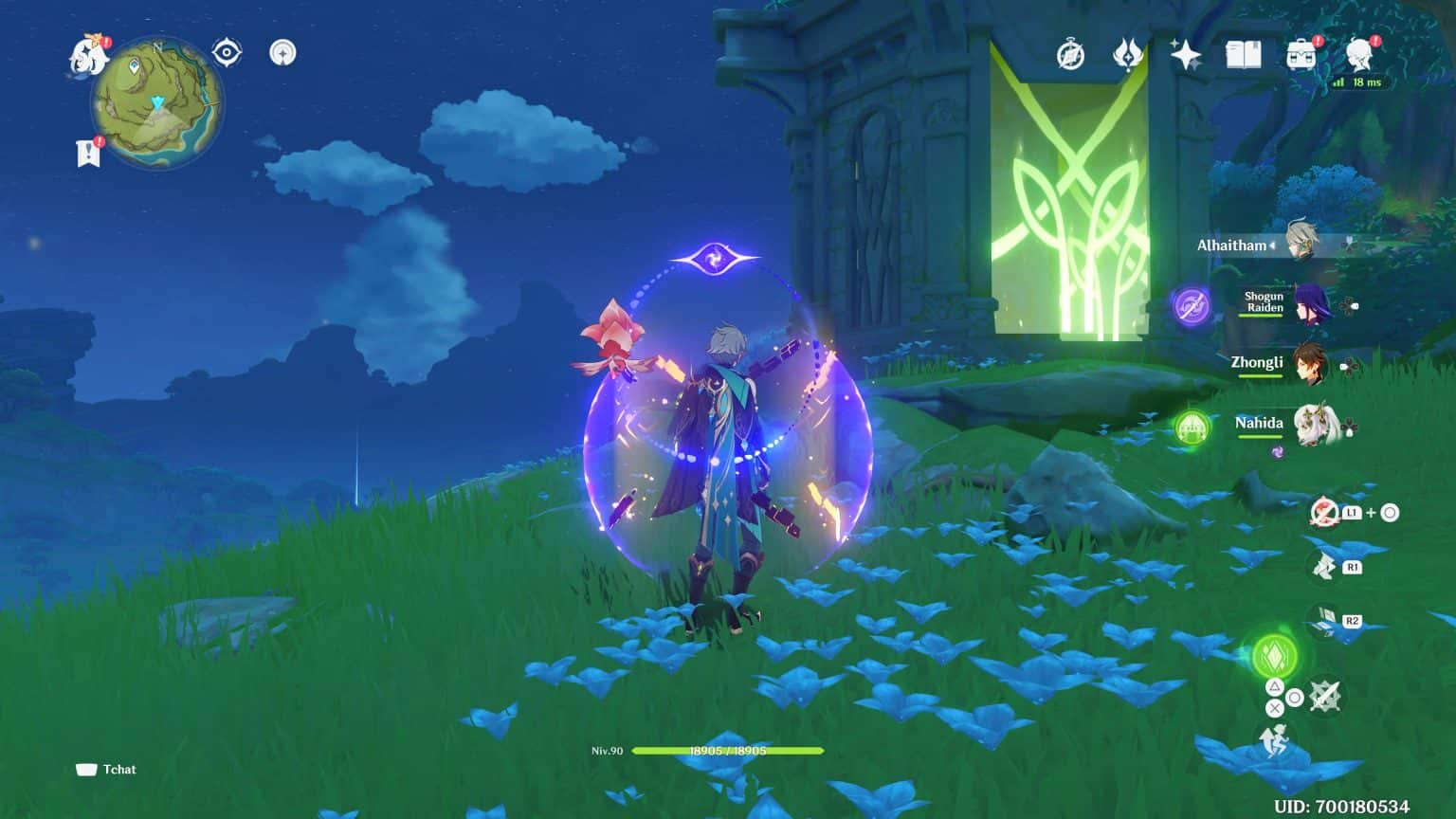Open the Adventurer Handbook book icon
The width and height of the screenshot is (1456, 819).
(x=1242, y=55)
